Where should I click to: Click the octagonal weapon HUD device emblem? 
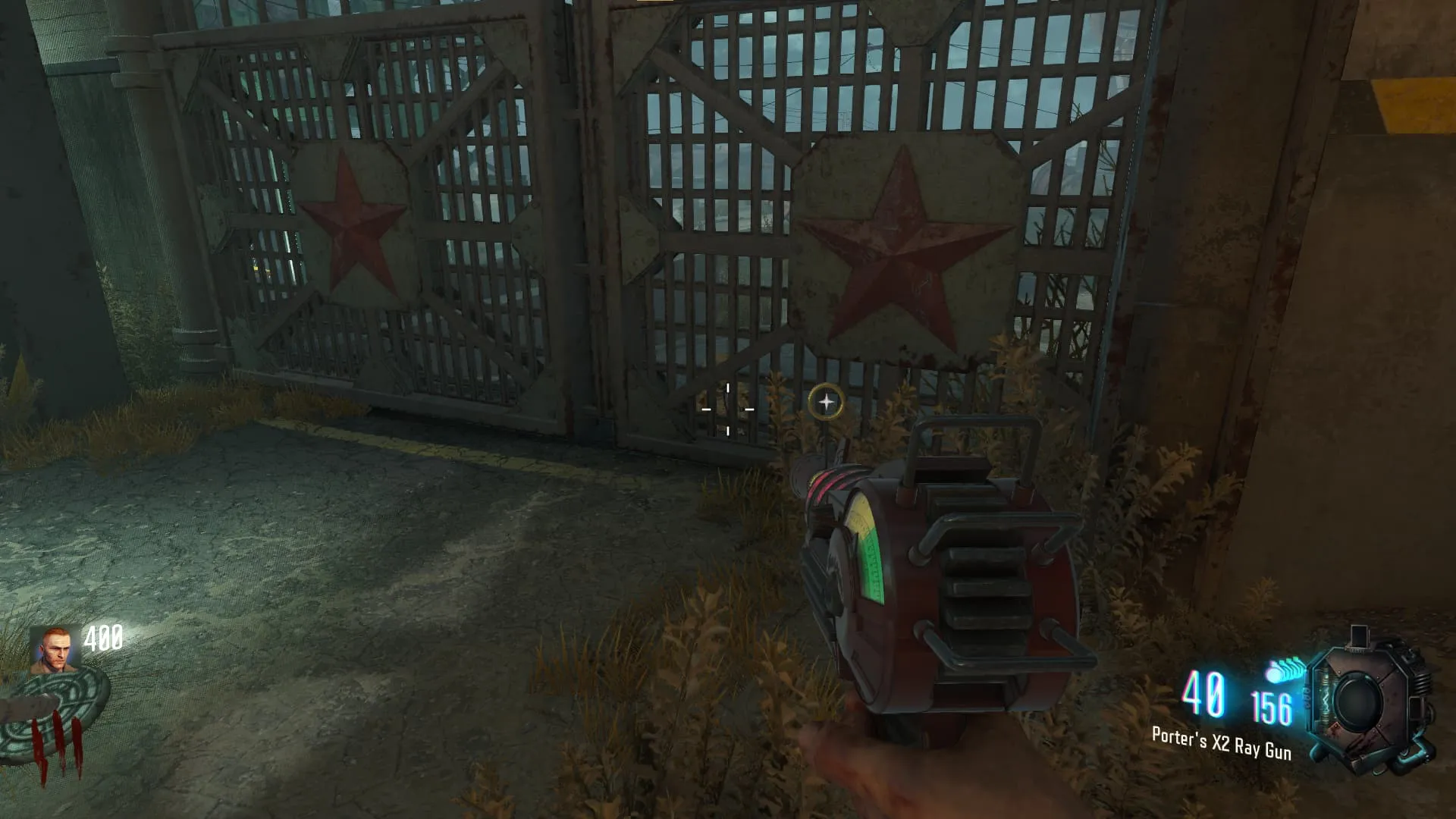click(1369, 701)
